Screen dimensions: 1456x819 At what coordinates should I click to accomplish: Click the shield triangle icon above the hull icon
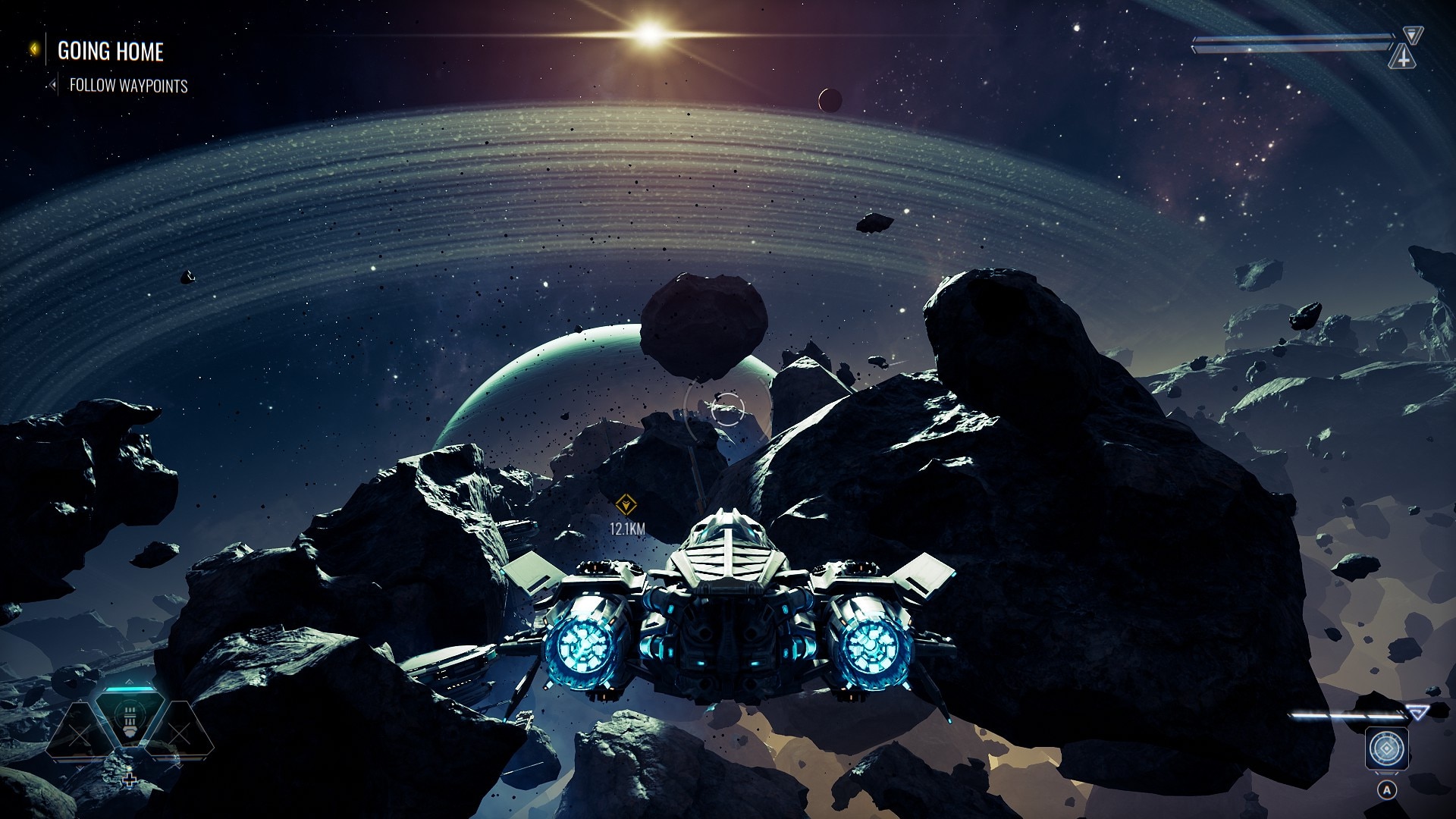pyautogui.click(x=1411, y=34)
